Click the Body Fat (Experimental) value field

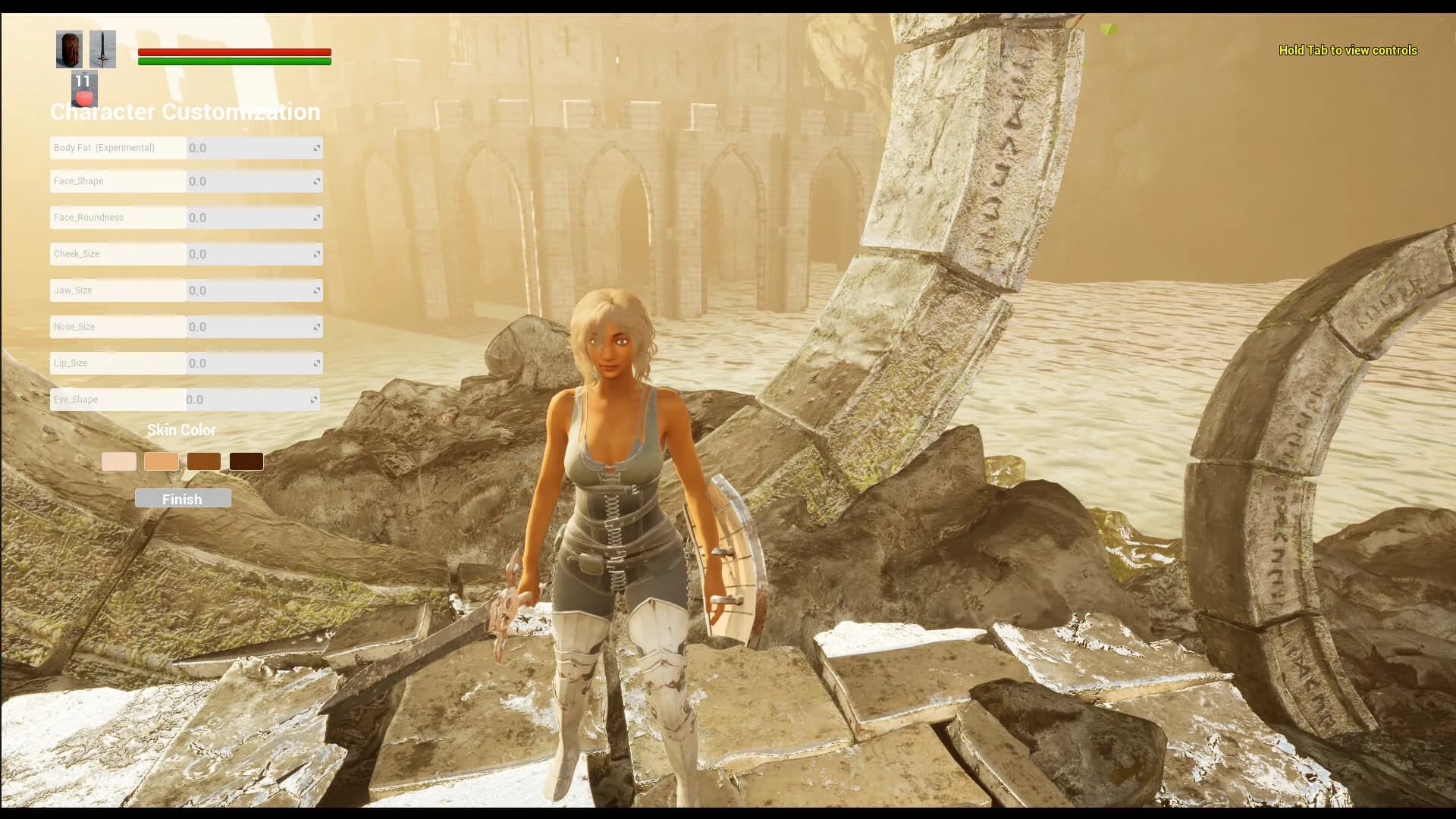(x=243, y=148)
